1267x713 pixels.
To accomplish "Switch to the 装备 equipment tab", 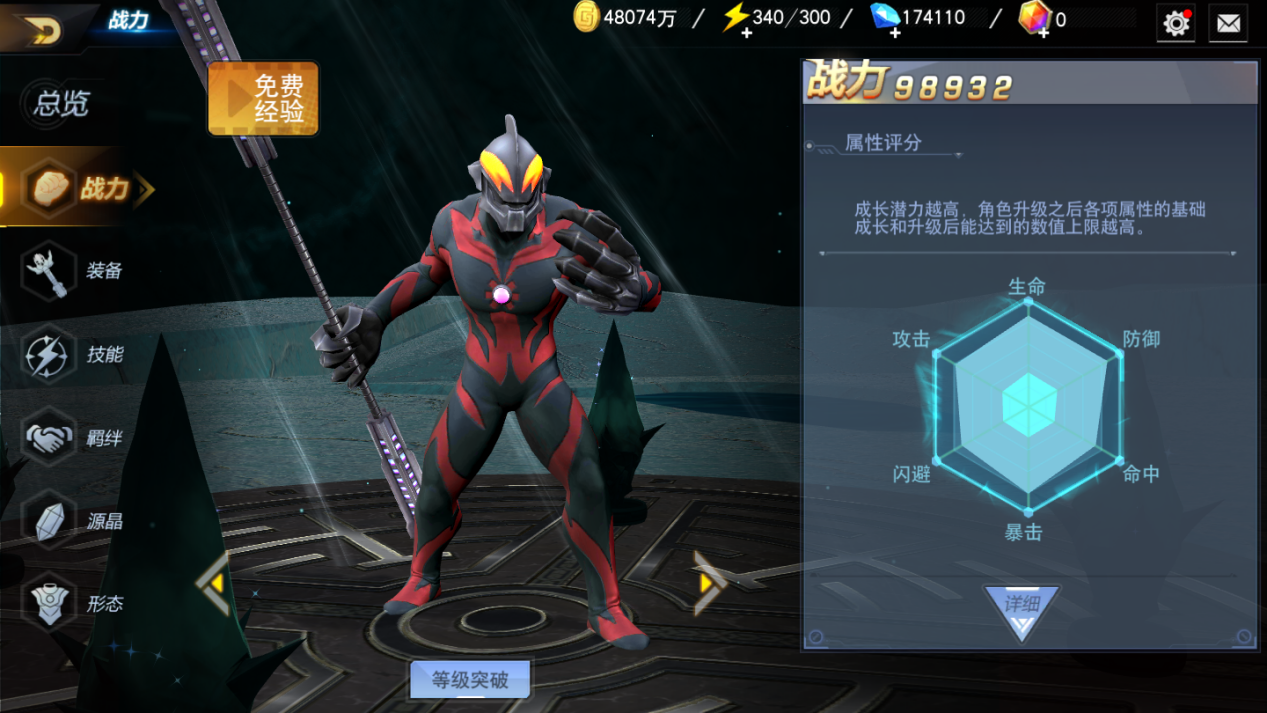I will [x=76, y=271].
